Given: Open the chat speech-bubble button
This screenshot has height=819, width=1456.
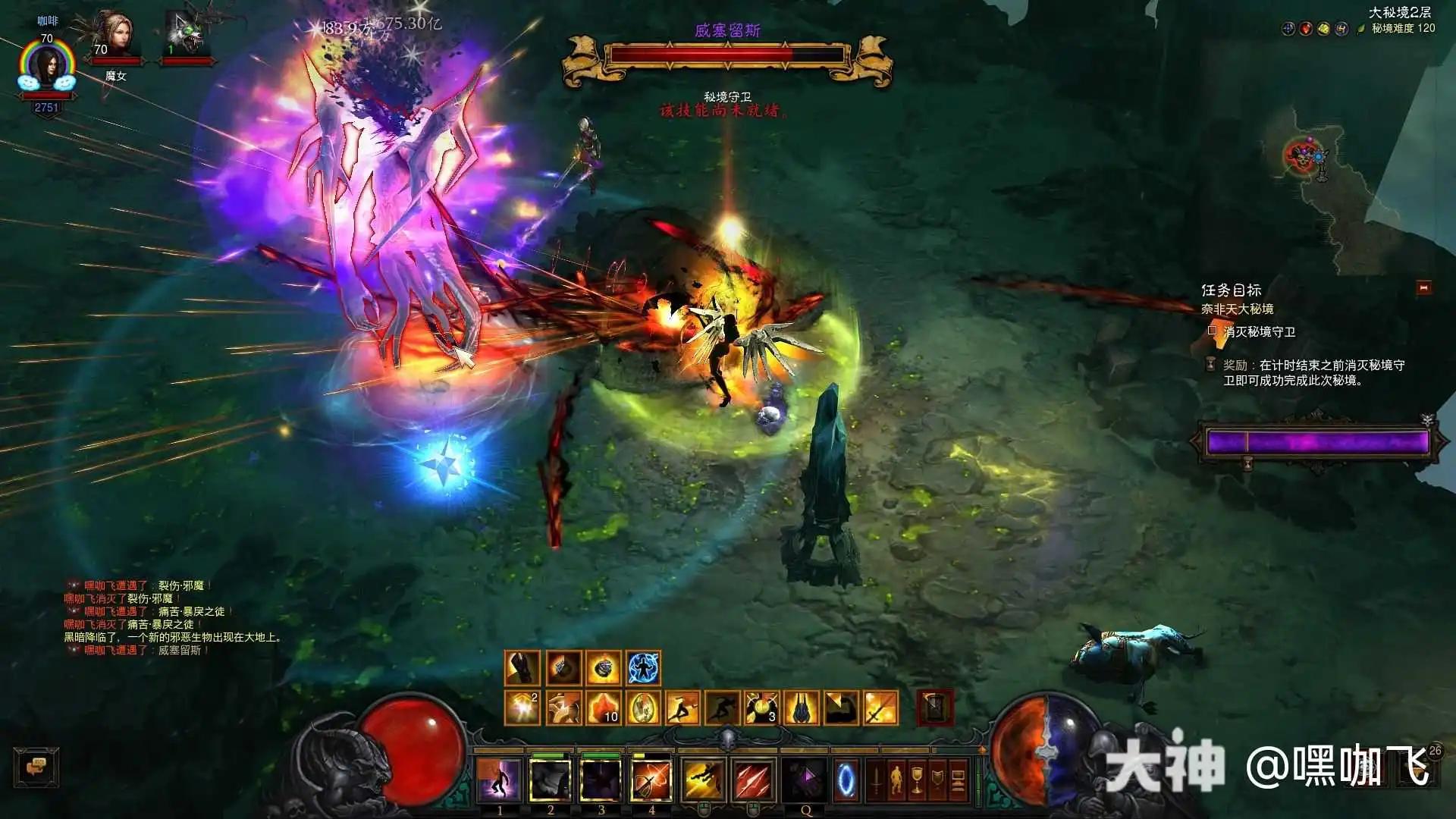Looking at the screenshot, I should click(36, 767).
